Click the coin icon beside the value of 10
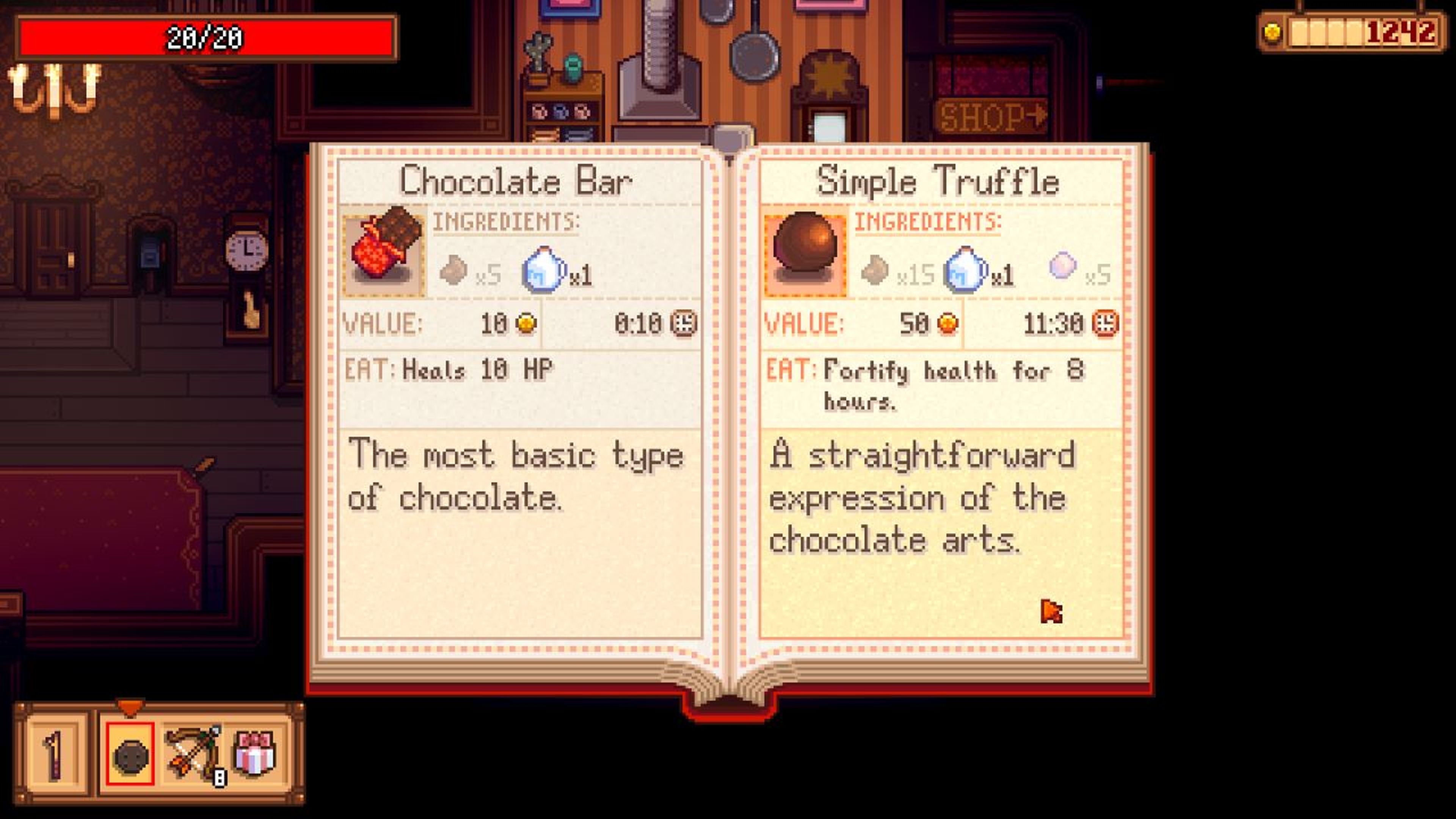 coord(526,323)
